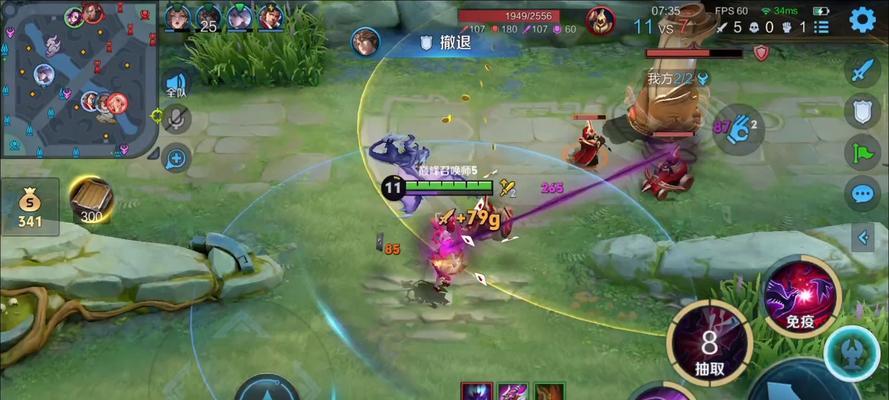889x400 pixels.
Task: Use the cyan trinket ability button
Action: [x=852, y=354]
